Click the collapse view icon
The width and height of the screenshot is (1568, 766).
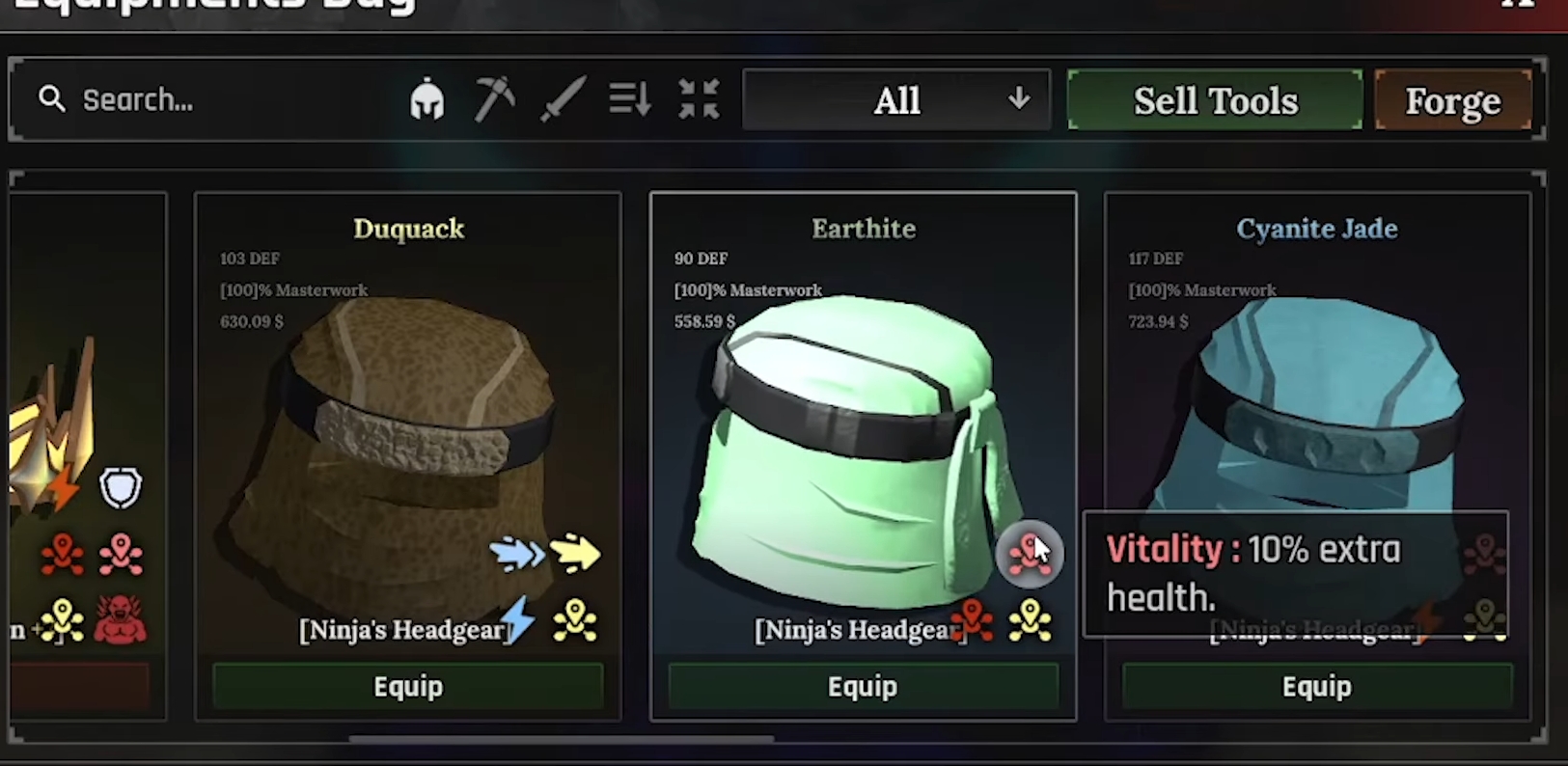tap(698, 99)
